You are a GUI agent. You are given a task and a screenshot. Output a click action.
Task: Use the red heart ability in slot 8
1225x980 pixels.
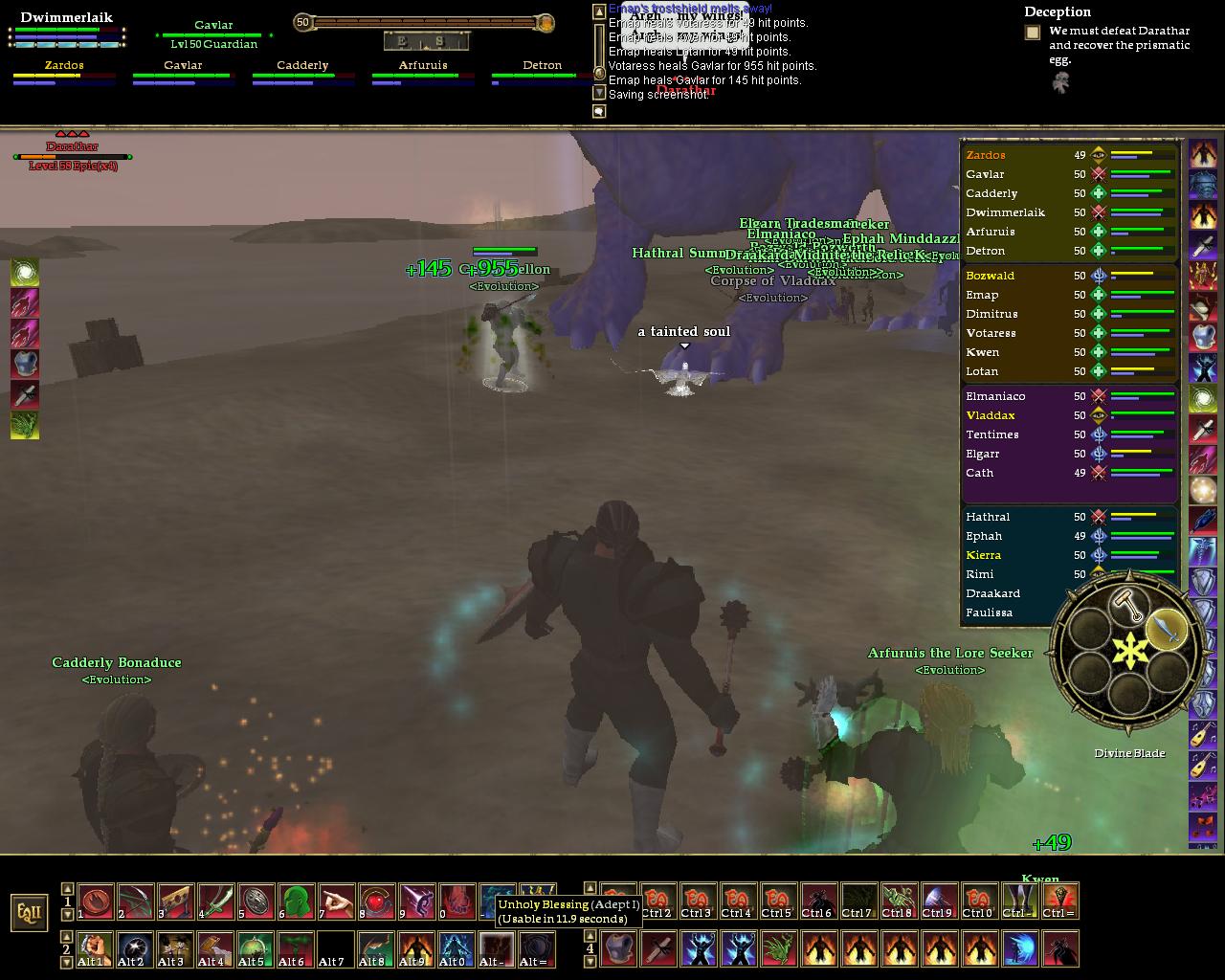tap(376, 902)
